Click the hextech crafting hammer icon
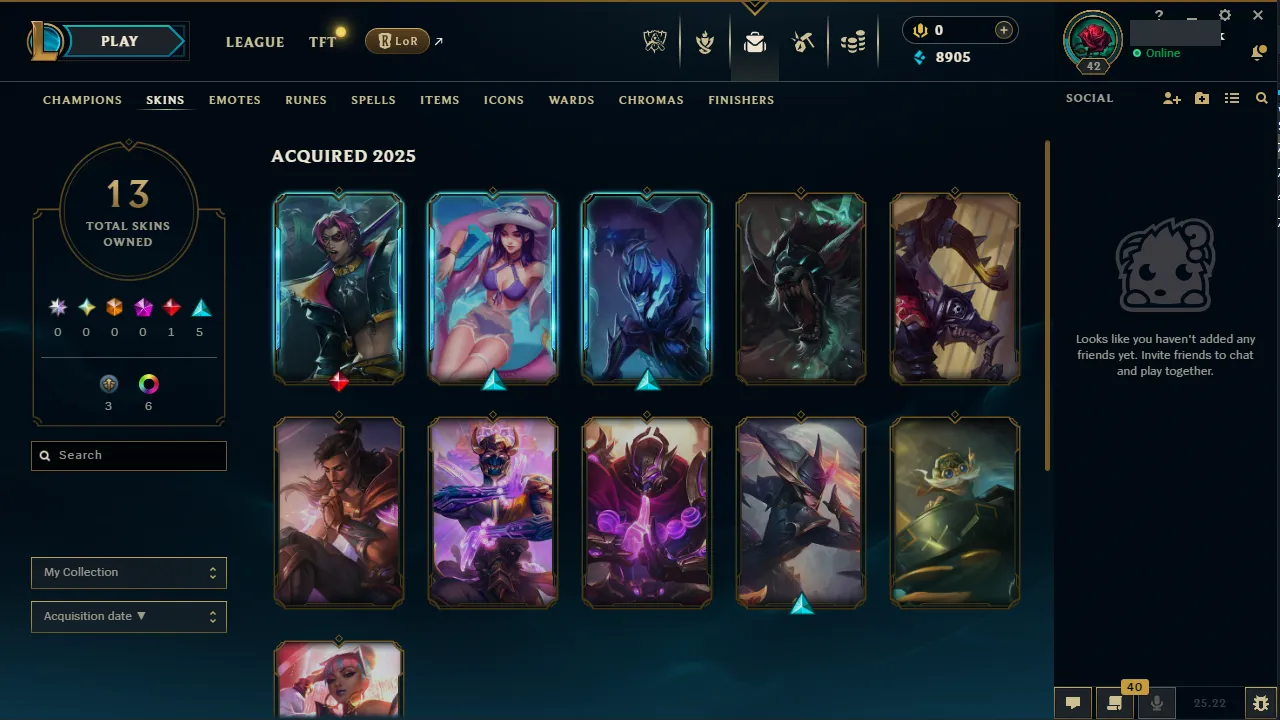 [x=803, y=42]
